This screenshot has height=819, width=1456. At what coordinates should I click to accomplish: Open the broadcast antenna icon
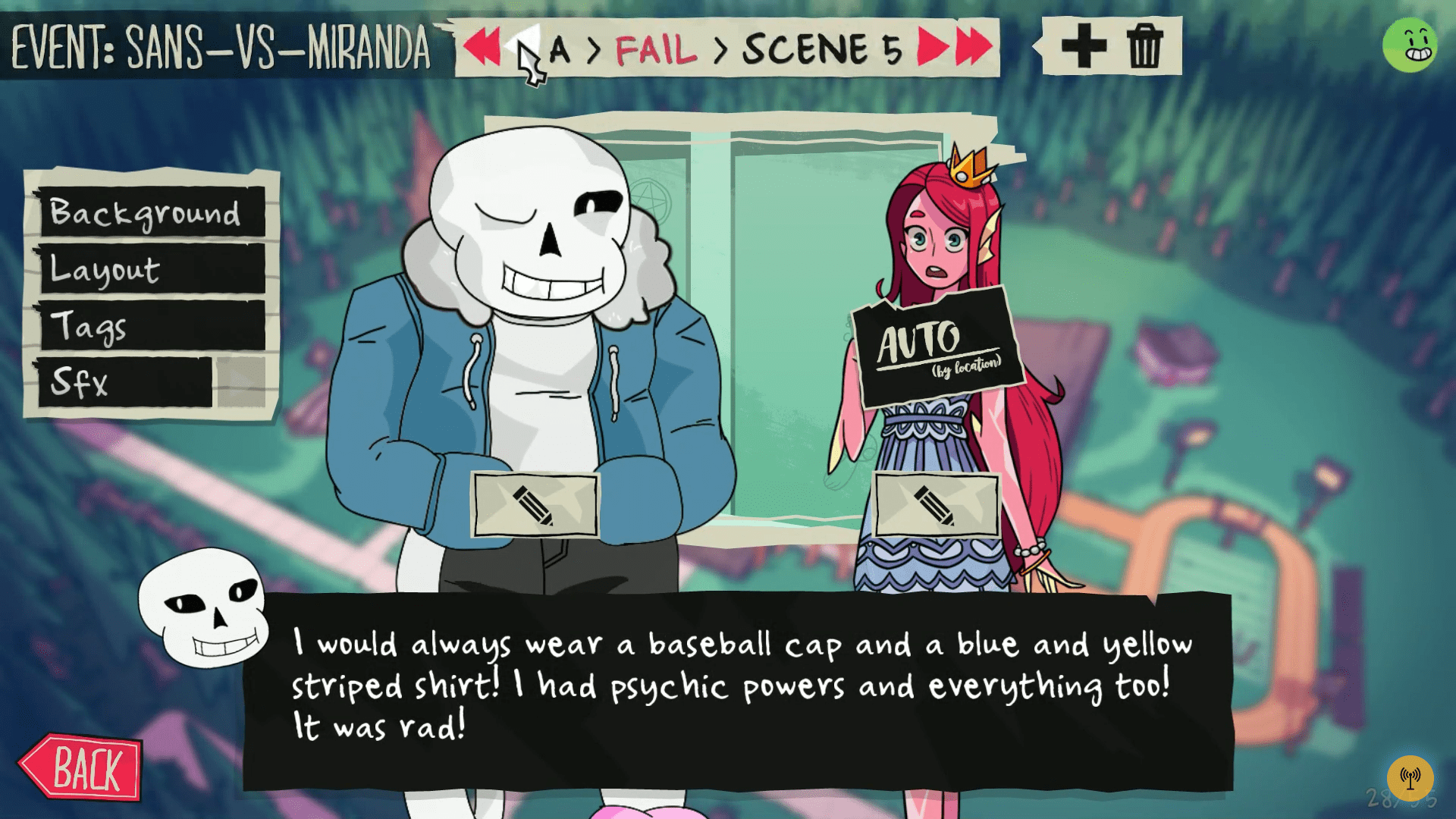pos(1412,776)
